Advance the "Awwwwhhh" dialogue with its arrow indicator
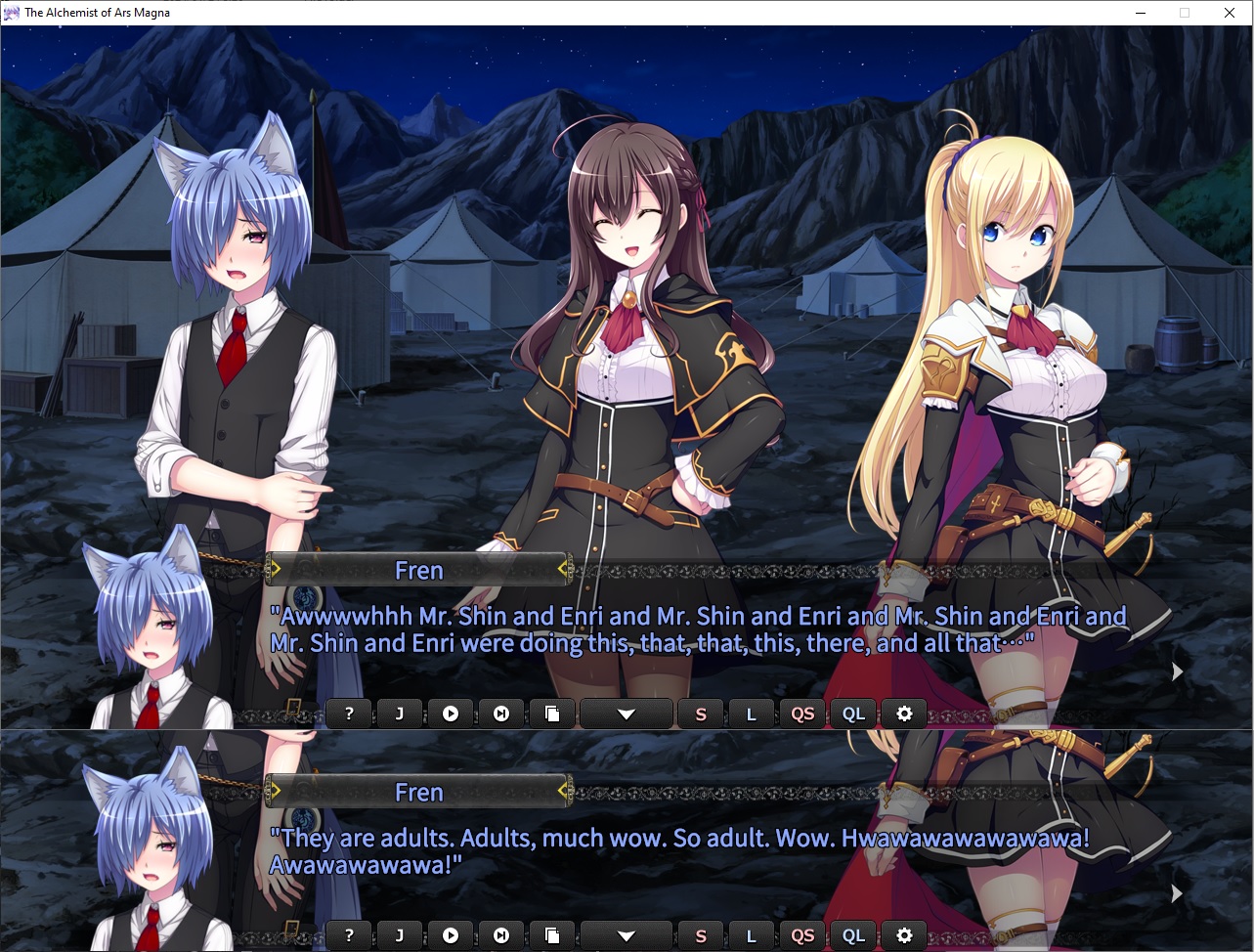The height and width of the screenshot is (952, 1254). point(1177,671)
